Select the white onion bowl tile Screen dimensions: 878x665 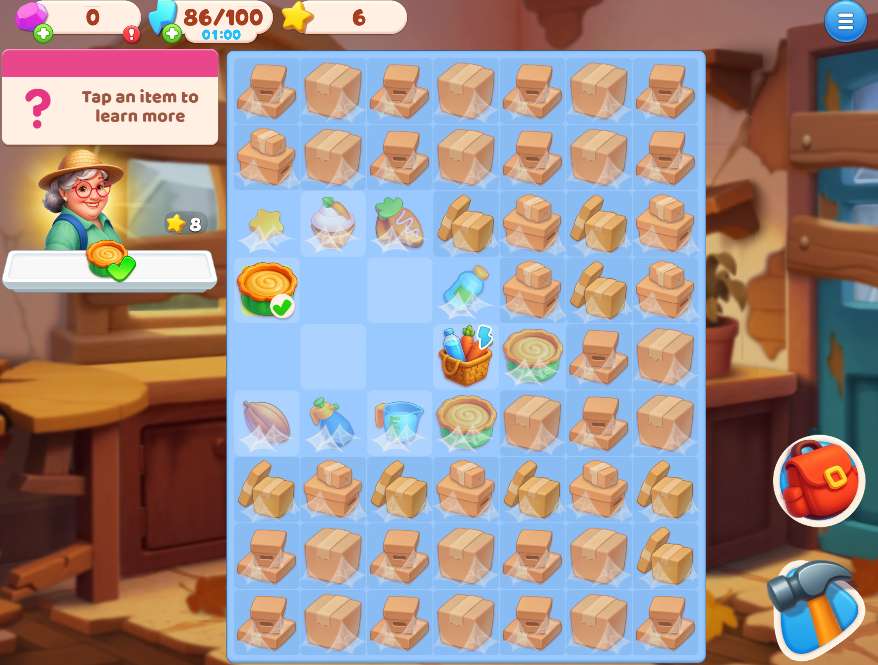332,222
